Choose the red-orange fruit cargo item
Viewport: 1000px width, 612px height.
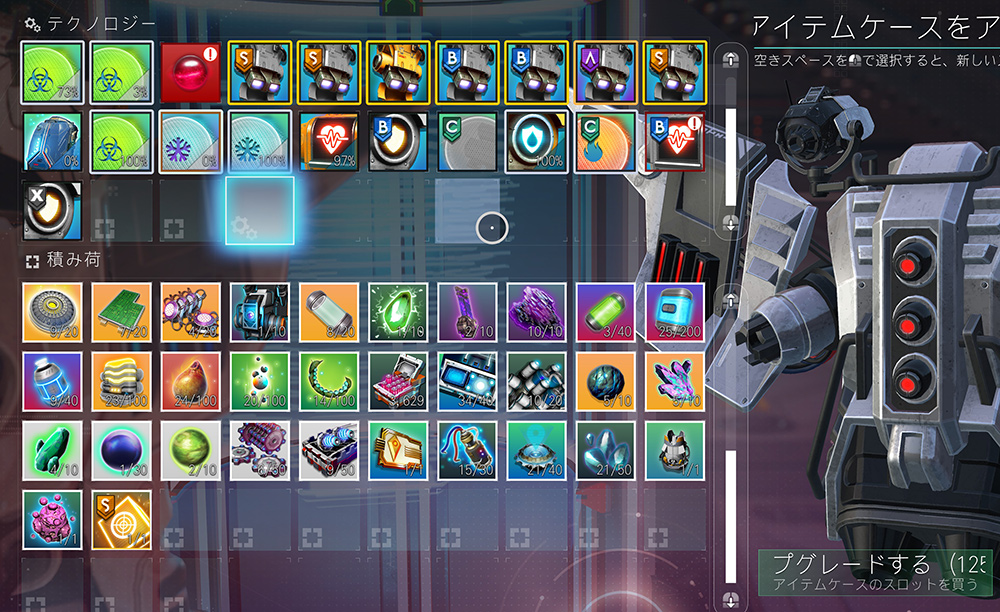(191, 381)
